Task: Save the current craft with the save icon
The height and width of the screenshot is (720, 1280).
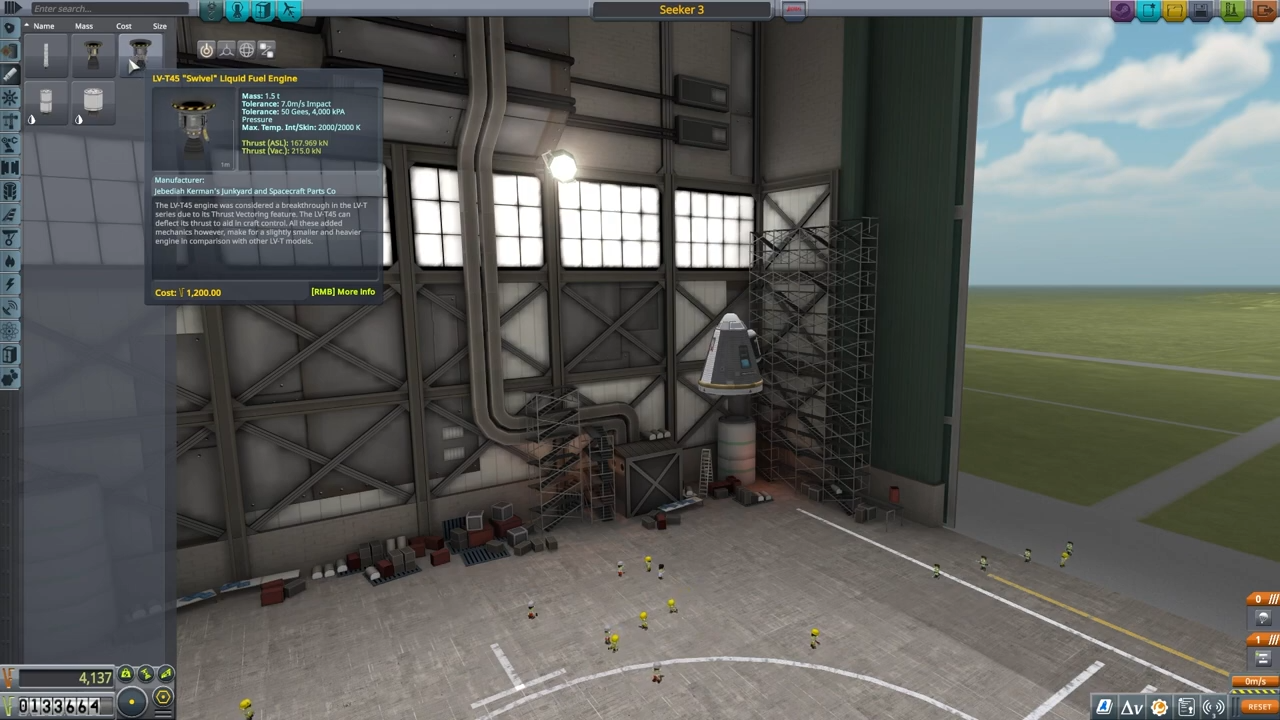Action: 1200,10
